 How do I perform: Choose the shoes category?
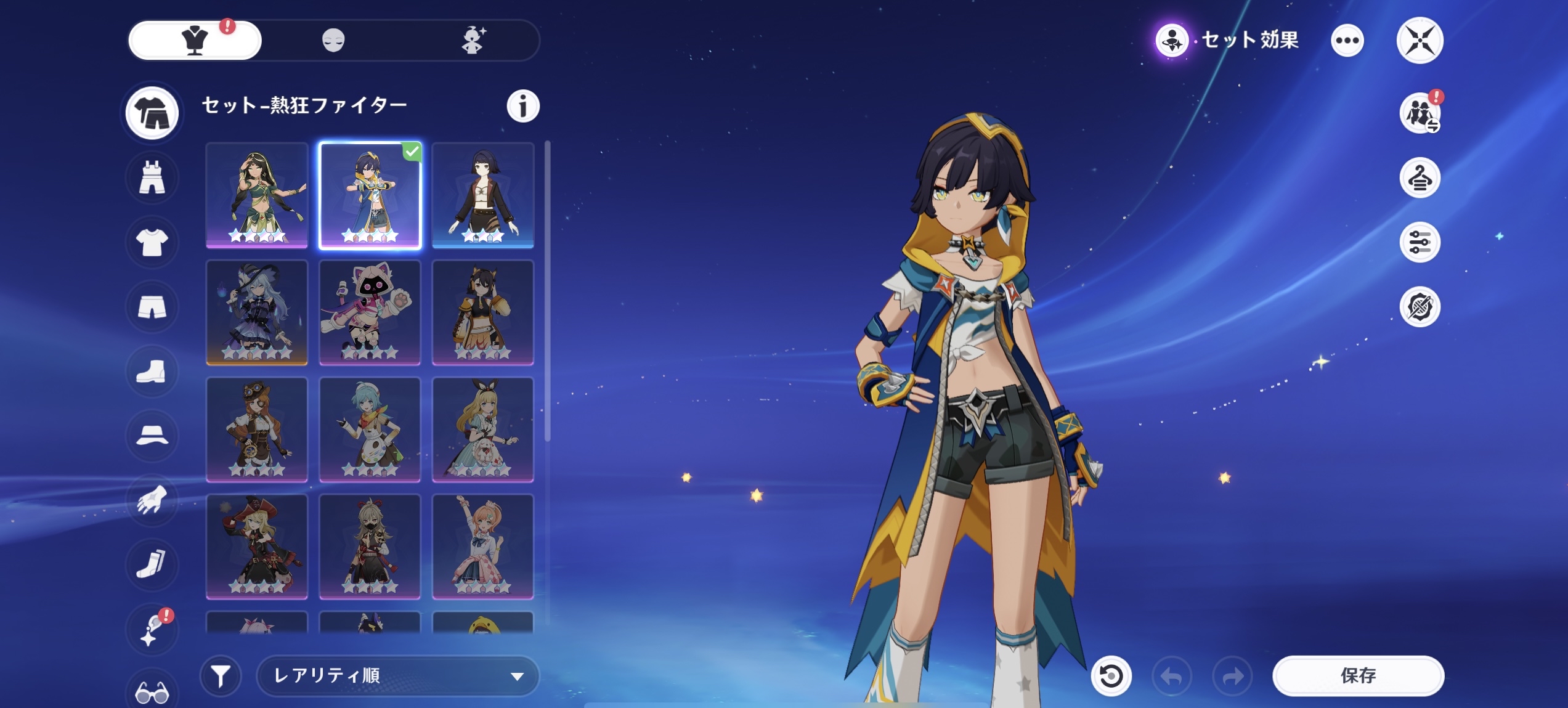coord(152,372)
